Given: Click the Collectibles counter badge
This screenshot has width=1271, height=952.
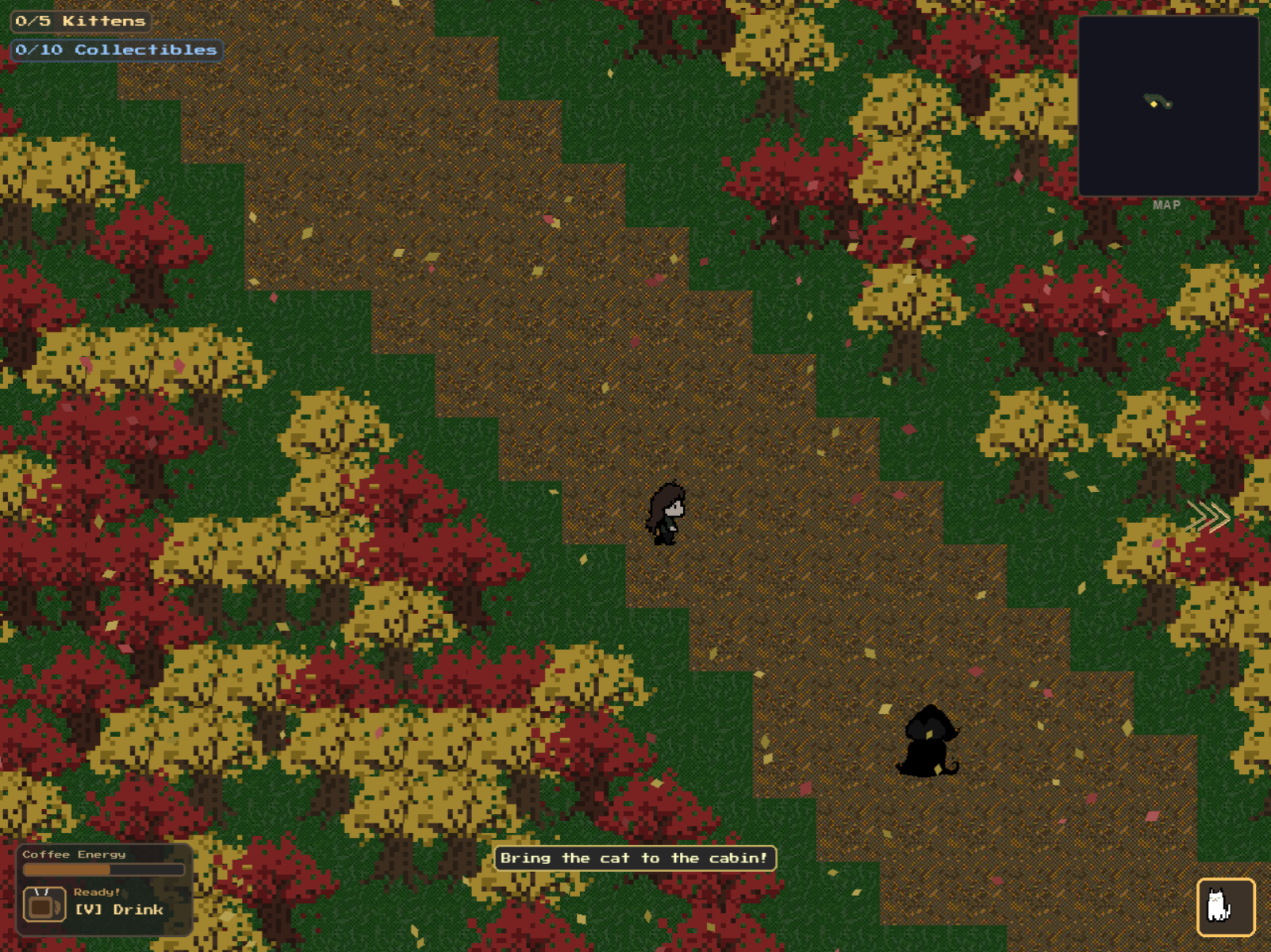Looking at the screenshot, I should pos(116,49).
